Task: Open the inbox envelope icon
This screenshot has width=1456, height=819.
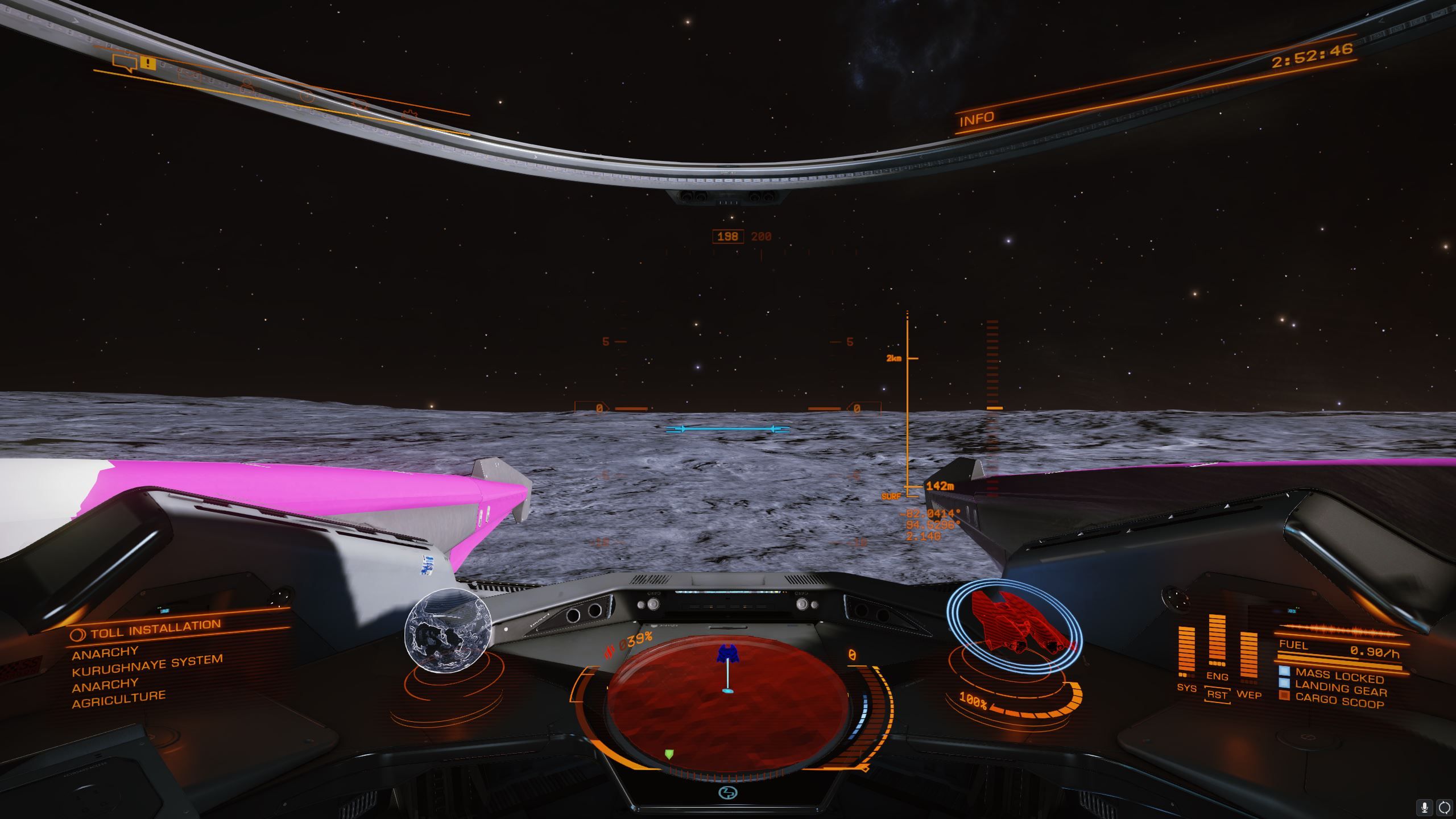Action: [189, 75]
